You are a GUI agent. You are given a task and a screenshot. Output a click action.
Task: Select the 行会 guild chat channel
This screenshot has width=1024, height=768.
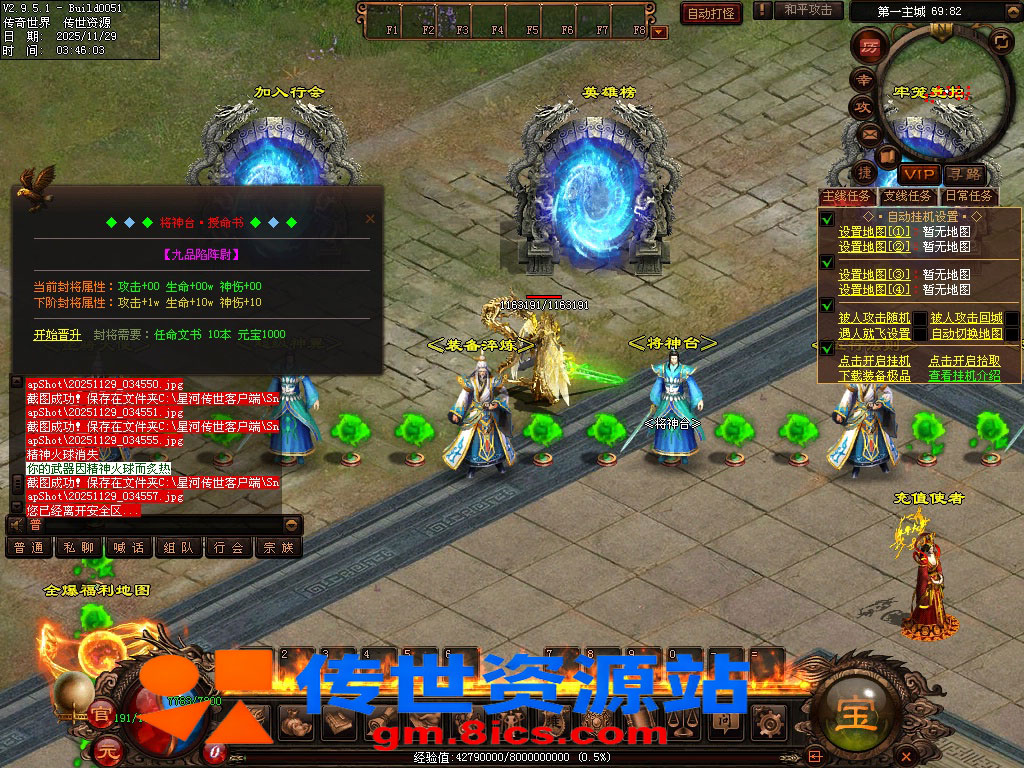[x=229, y=548]
